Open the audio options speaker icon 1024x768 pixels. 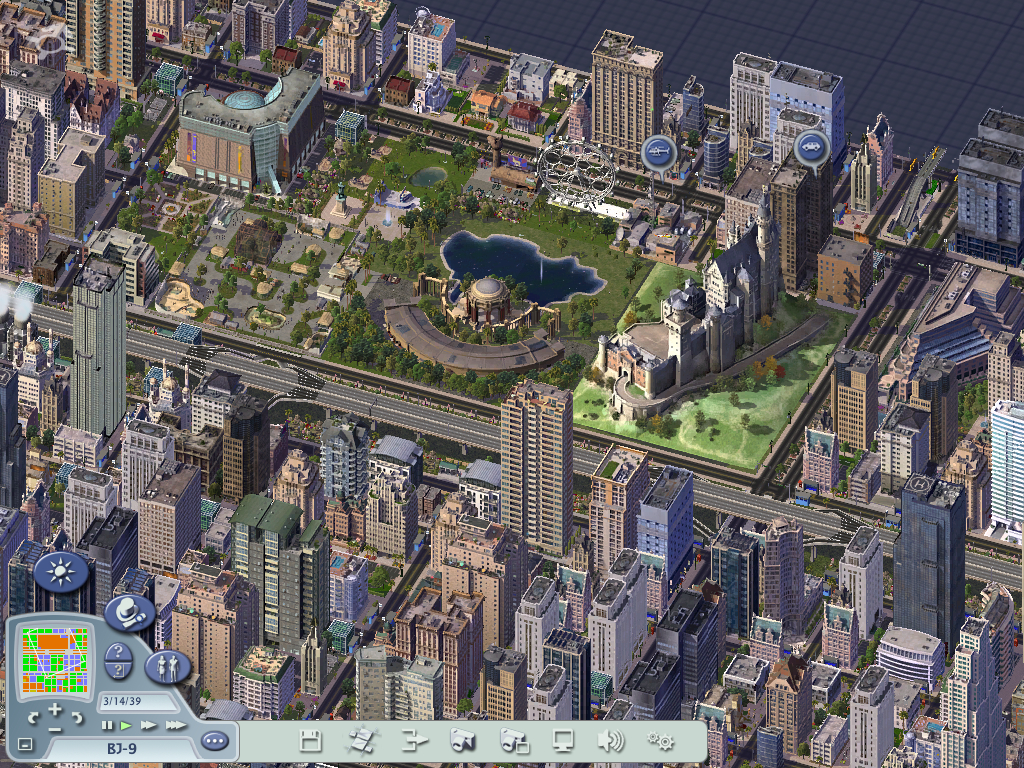click(610, 741)
